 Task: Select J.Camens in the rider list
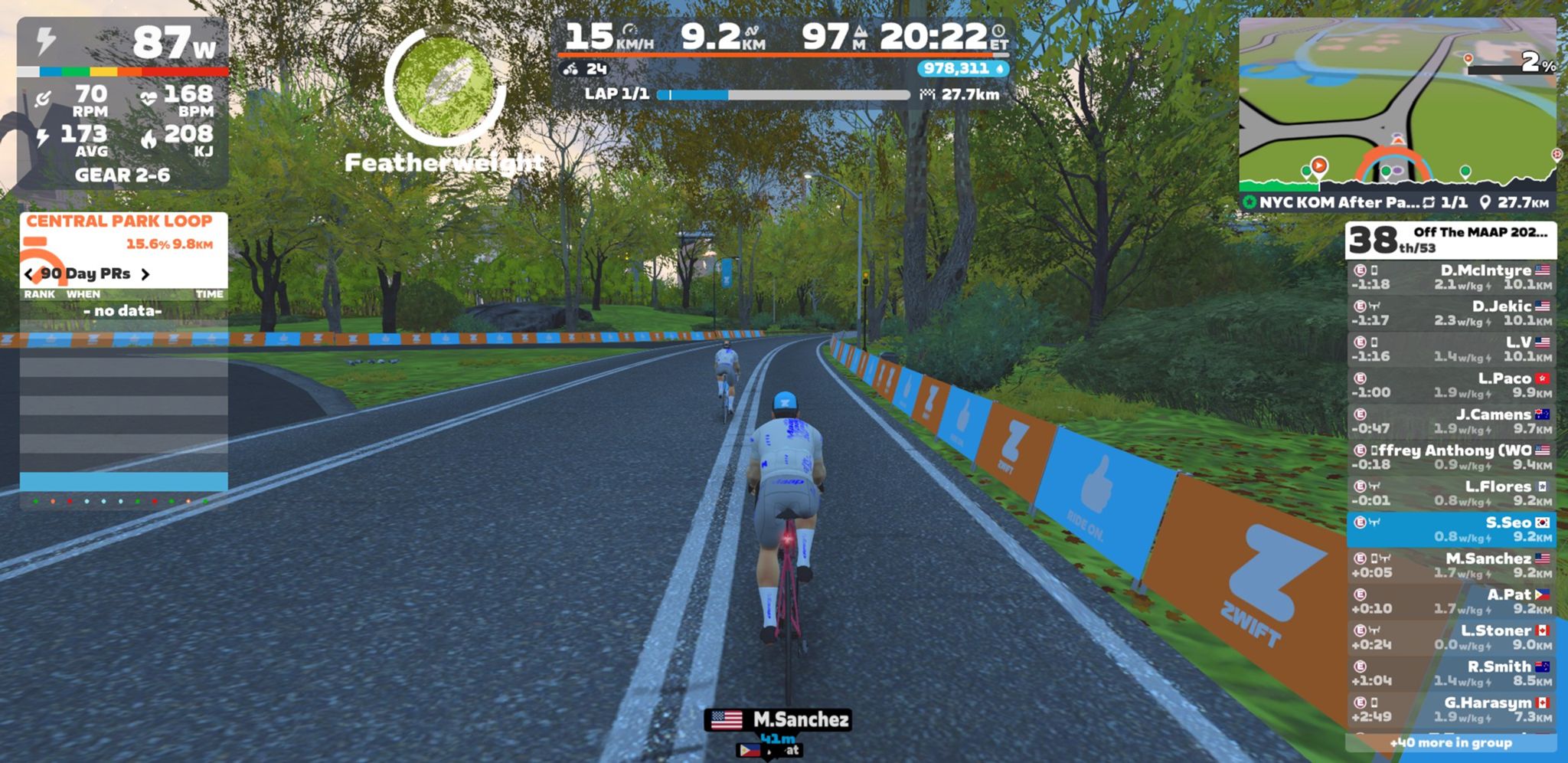tap(1451, 421)
